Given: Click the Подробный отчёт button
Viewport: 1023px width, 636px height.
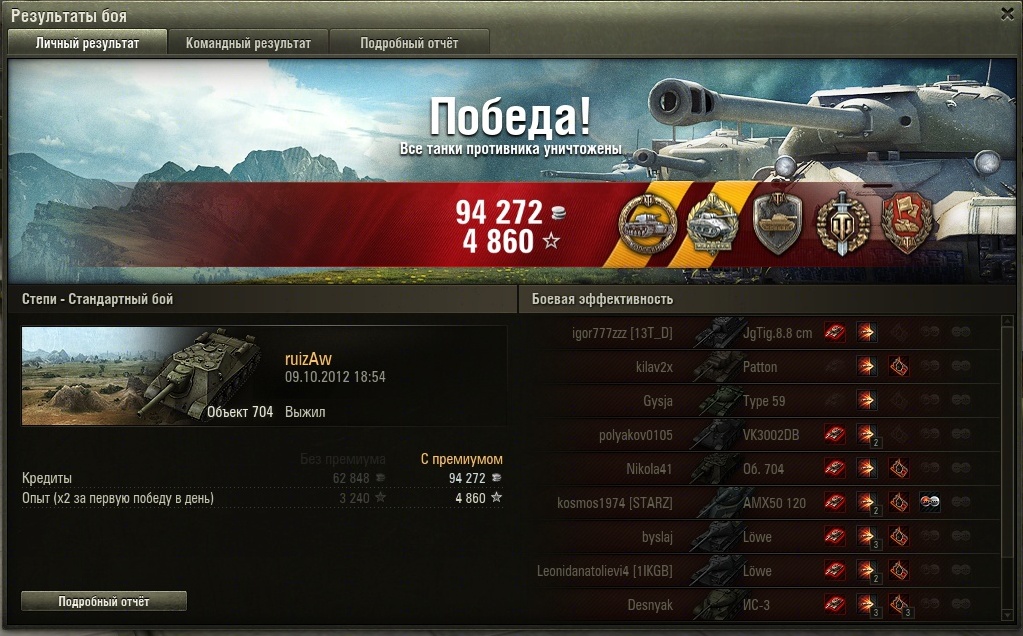Looking at the screenshot, I should tap(104, 601).
